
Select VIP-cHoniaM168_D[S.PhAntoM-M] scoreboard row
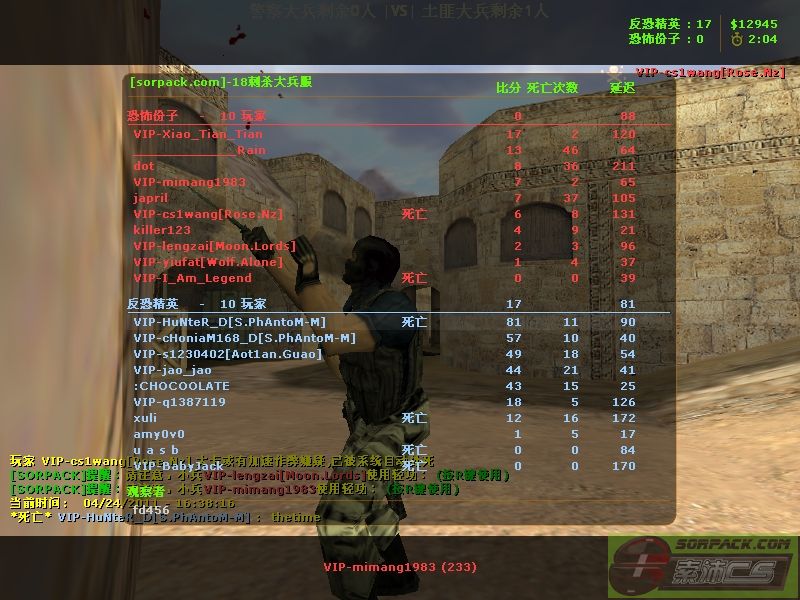[x=244, y=338]
